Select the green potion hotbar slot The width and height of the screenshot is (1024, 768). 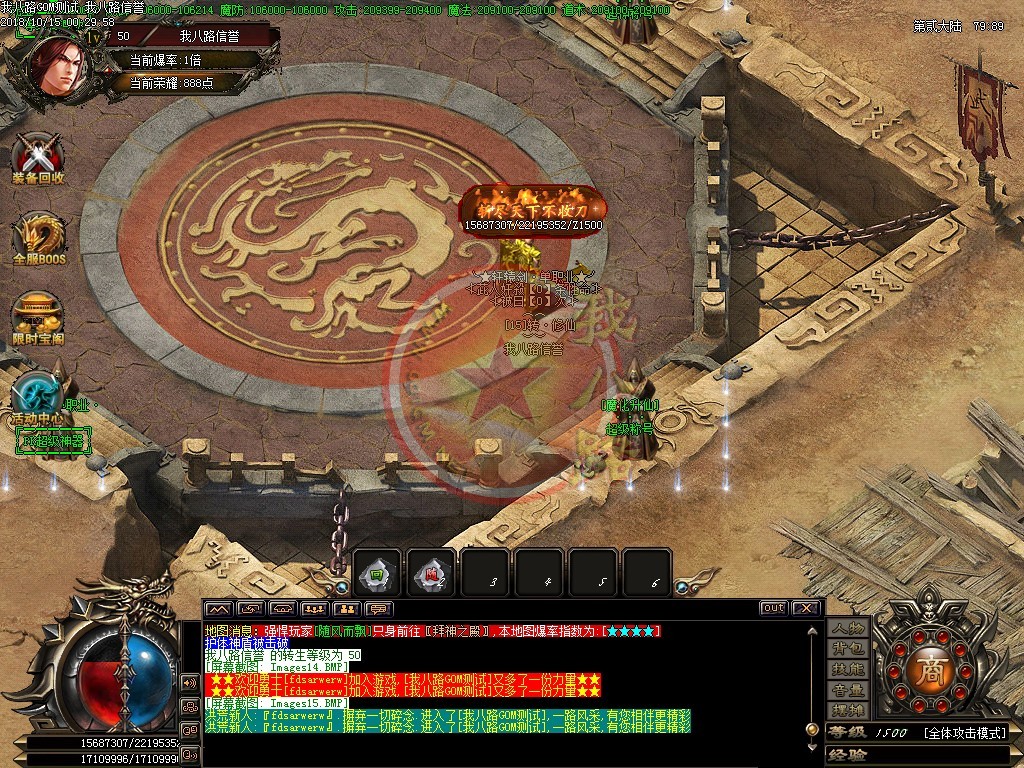click(378, 573)
